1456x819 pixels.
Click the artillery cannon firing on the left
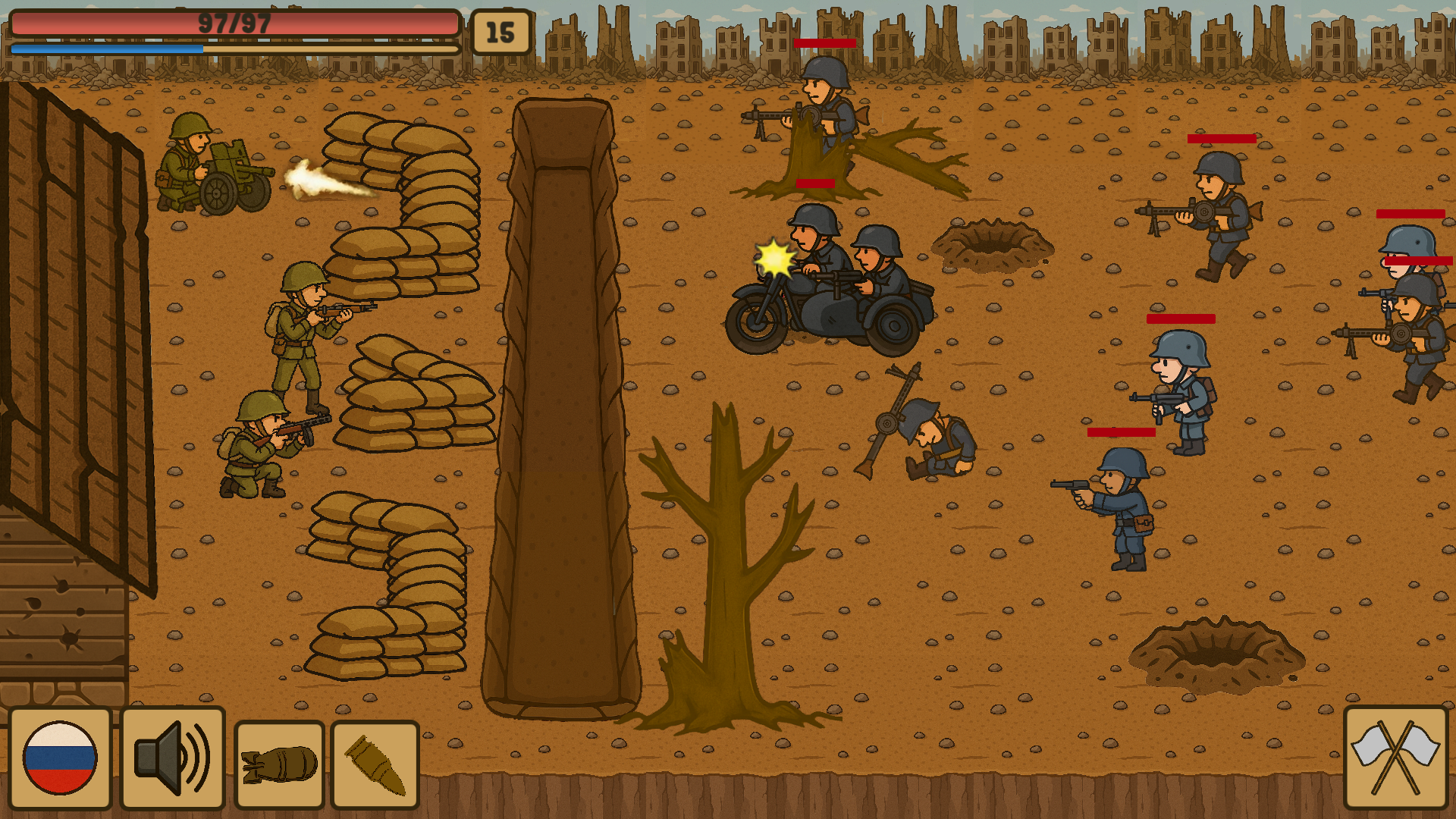pyautogui.click(x=216, y=167)
